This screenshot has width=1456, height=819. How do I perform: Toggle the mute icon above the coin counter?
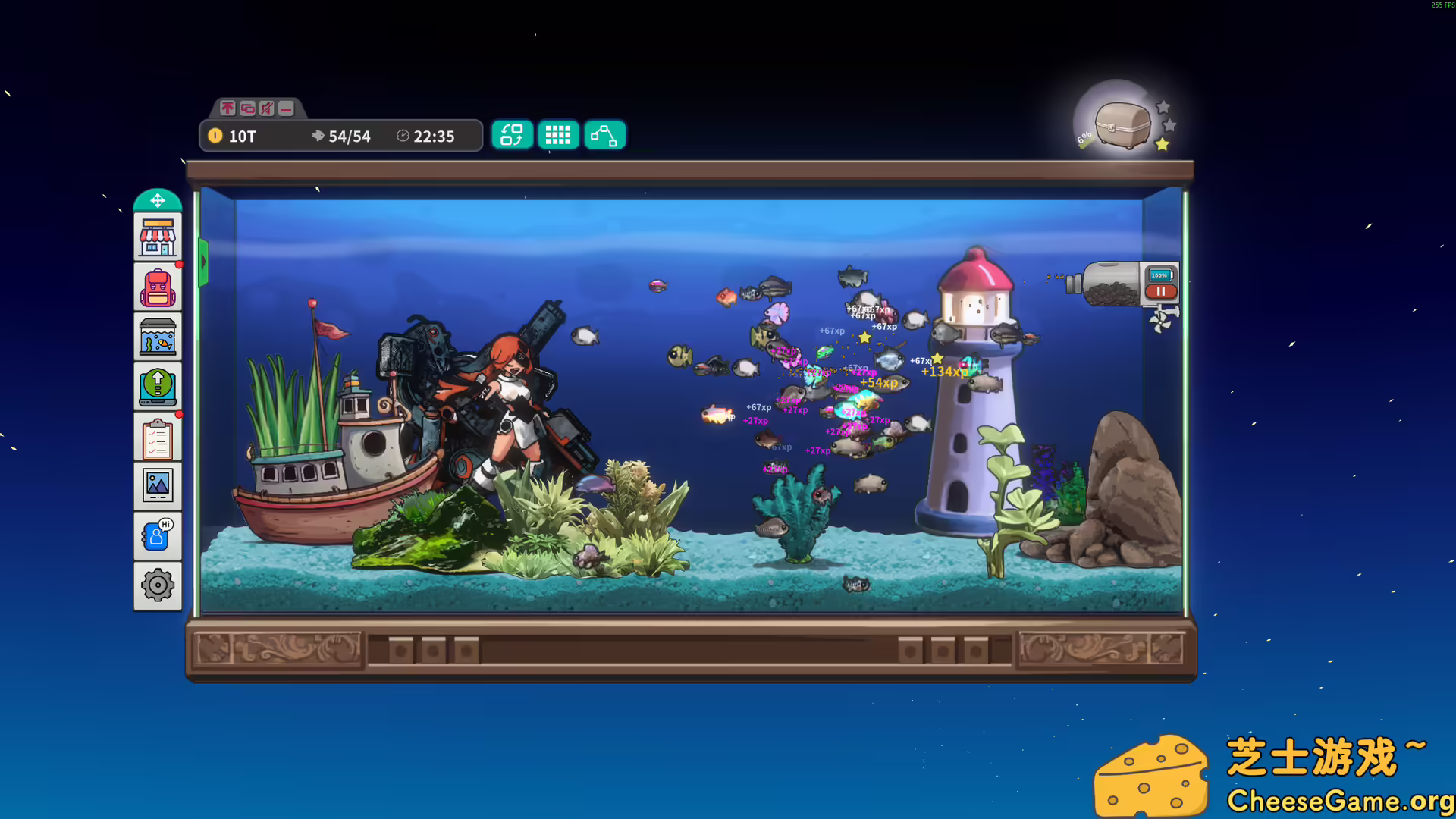pyautogui.click(x=265, y=109)
